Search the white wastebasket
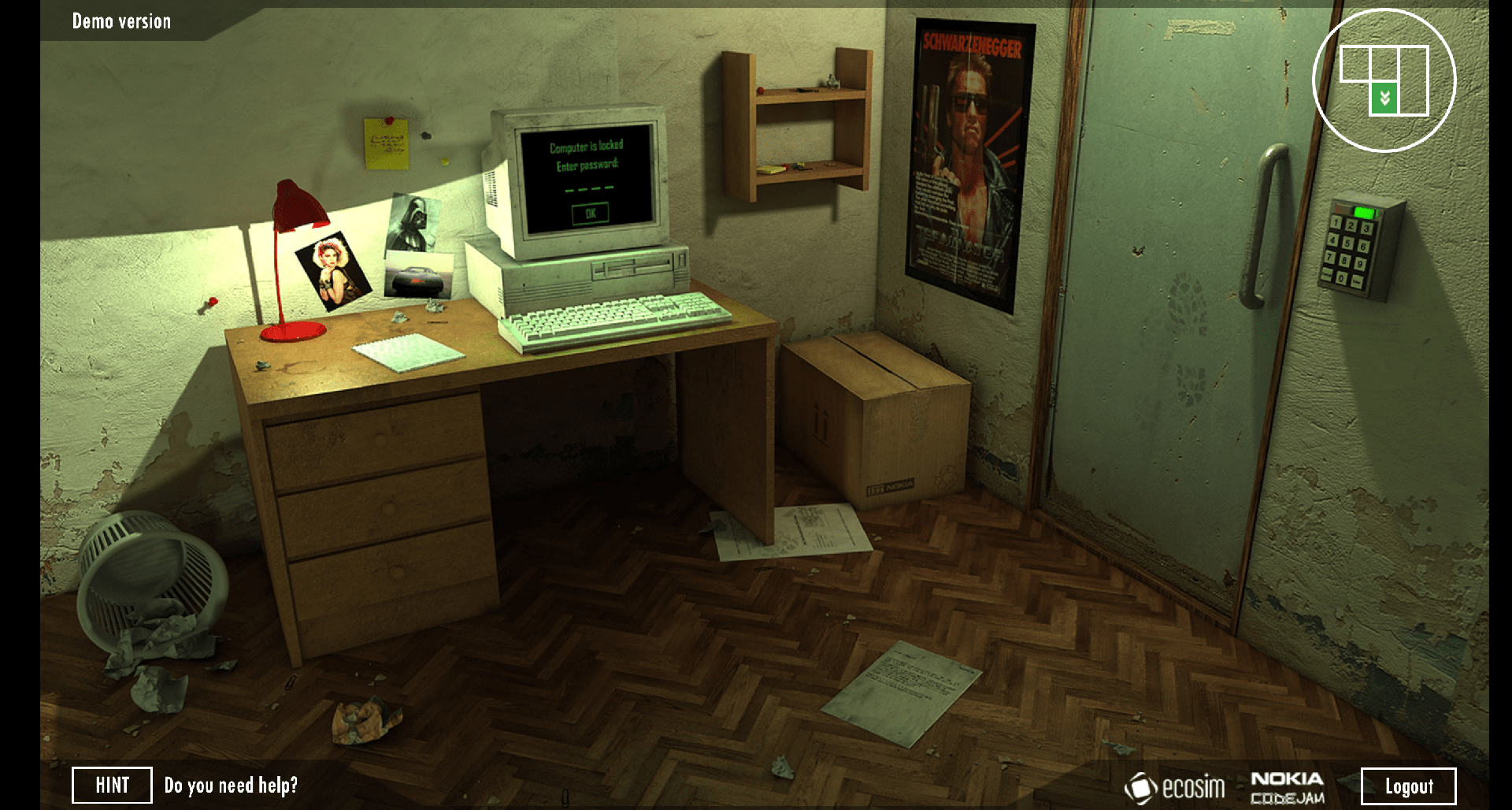Viewport: 1512px width, 810px height. click(150, 575)
